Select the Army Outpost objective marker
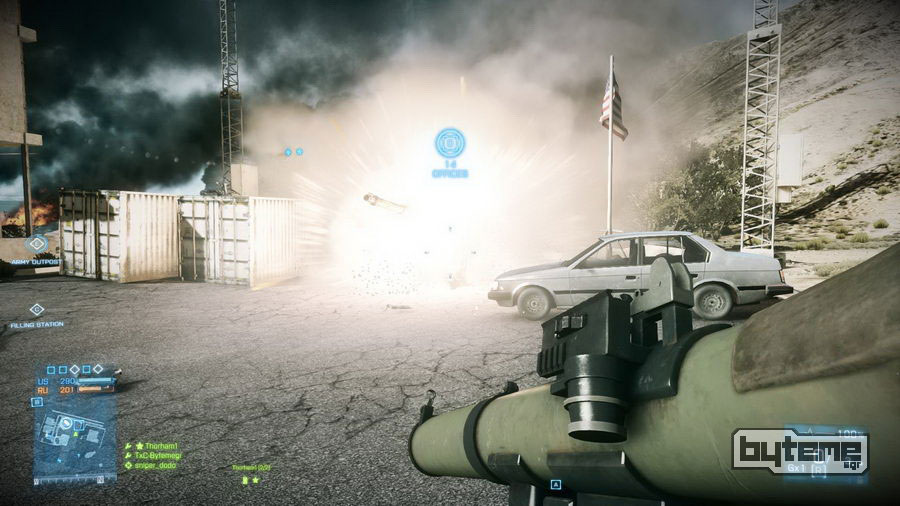 [x=37, y=243]
